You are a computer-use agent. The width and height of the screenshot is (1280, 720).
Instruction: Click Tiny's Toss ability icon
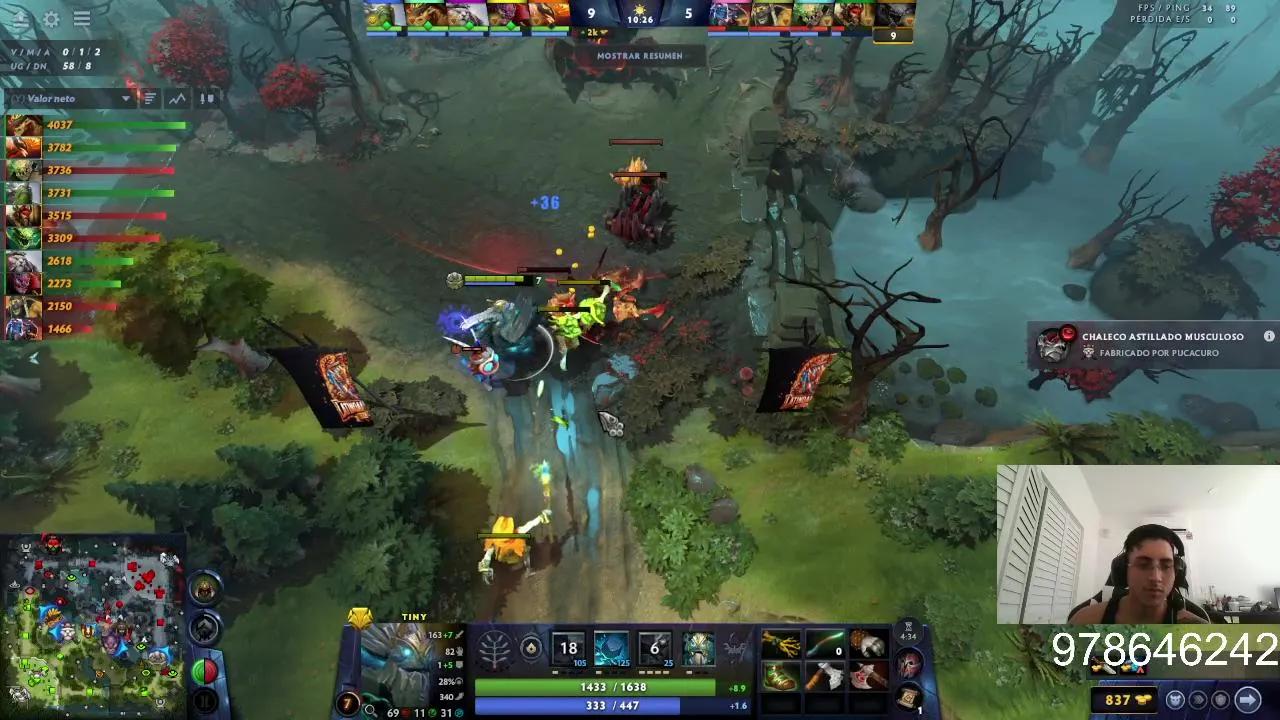pos(612,650)
